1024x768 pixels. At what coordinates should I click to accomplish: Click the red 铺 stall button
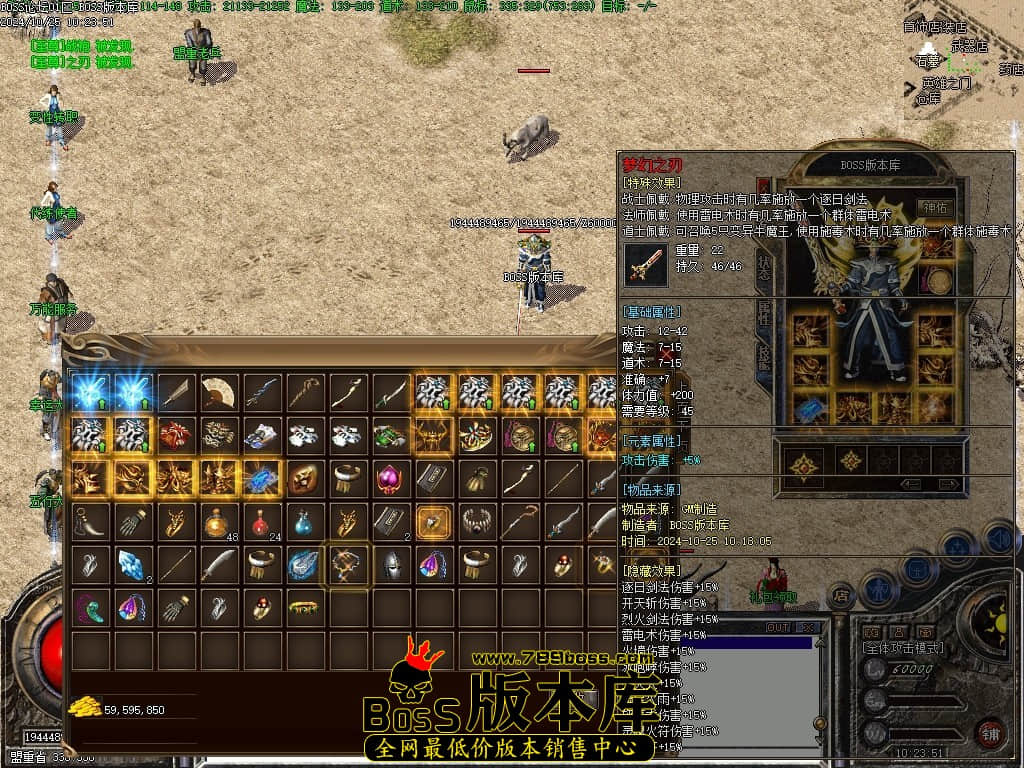tap(990, 733)
